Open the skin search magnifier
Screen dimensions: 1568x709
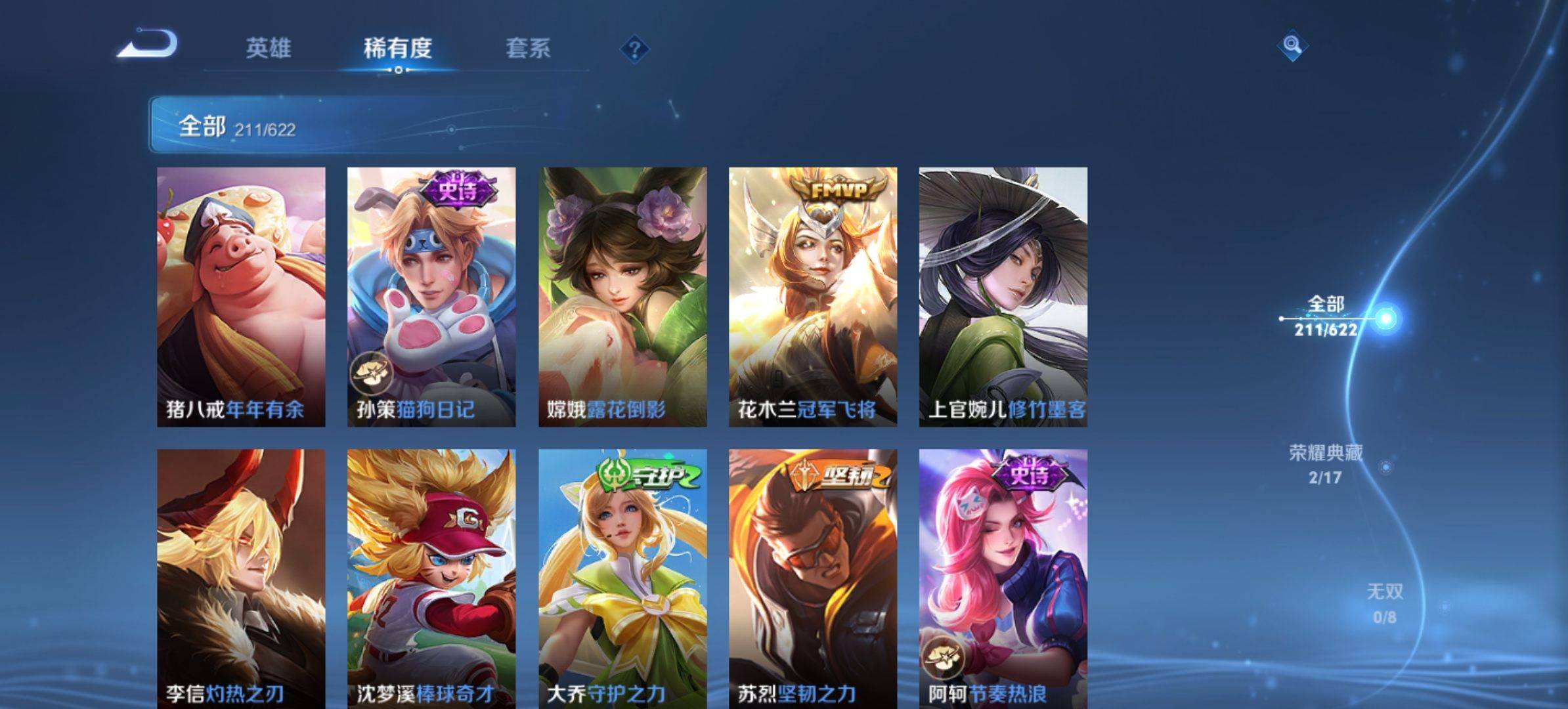[1292, 45]
